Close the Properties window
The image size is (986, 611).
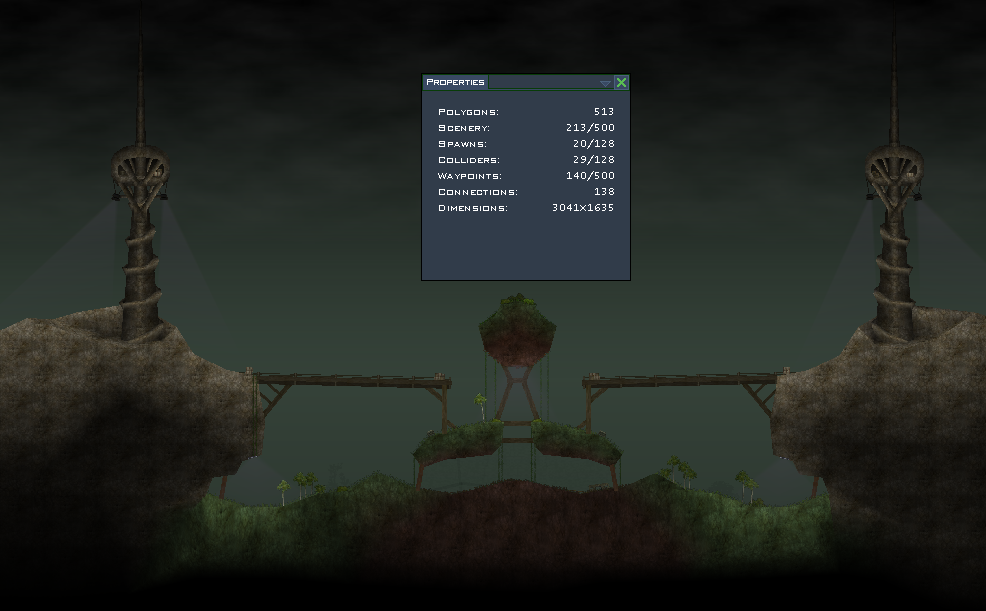click(621, 83)
